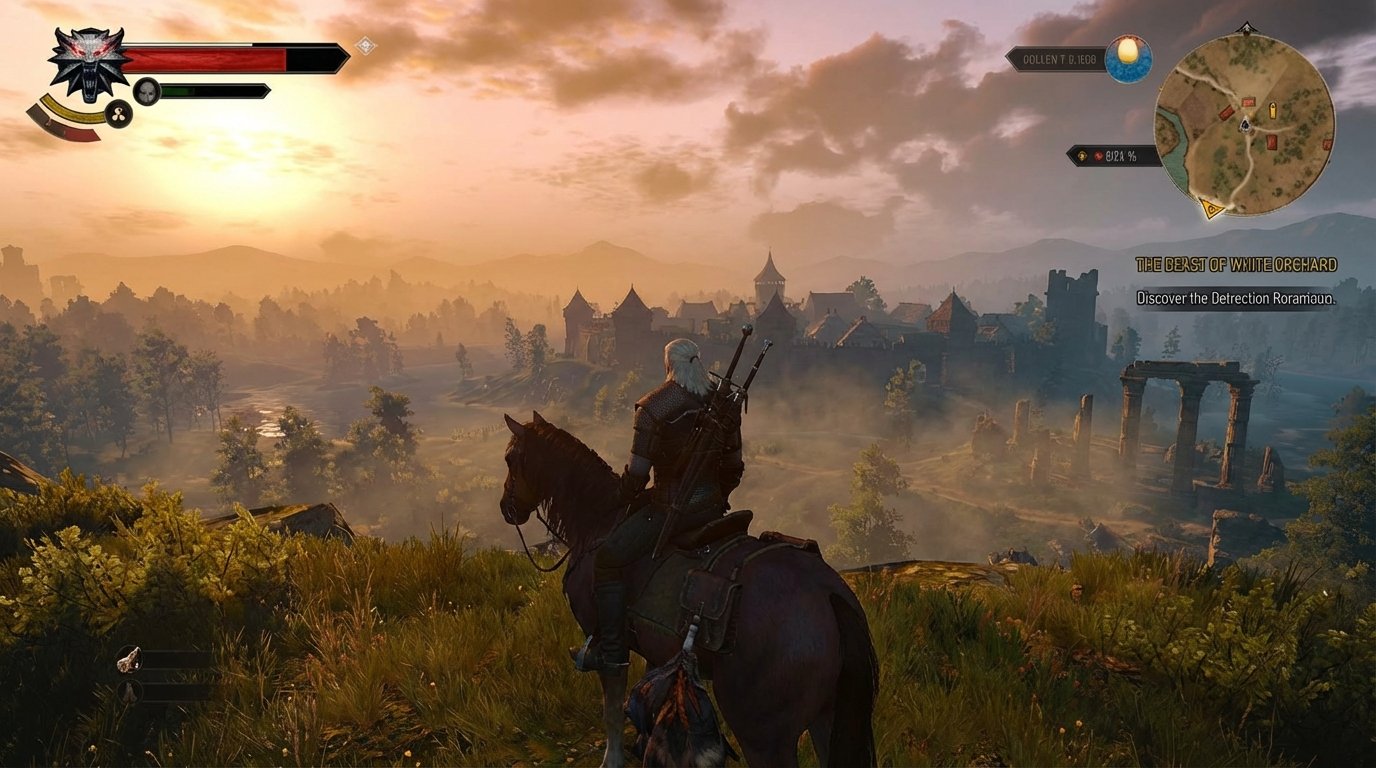
Task: Select the animal skull buff icon at bottom left
Action: coord(130,659)
